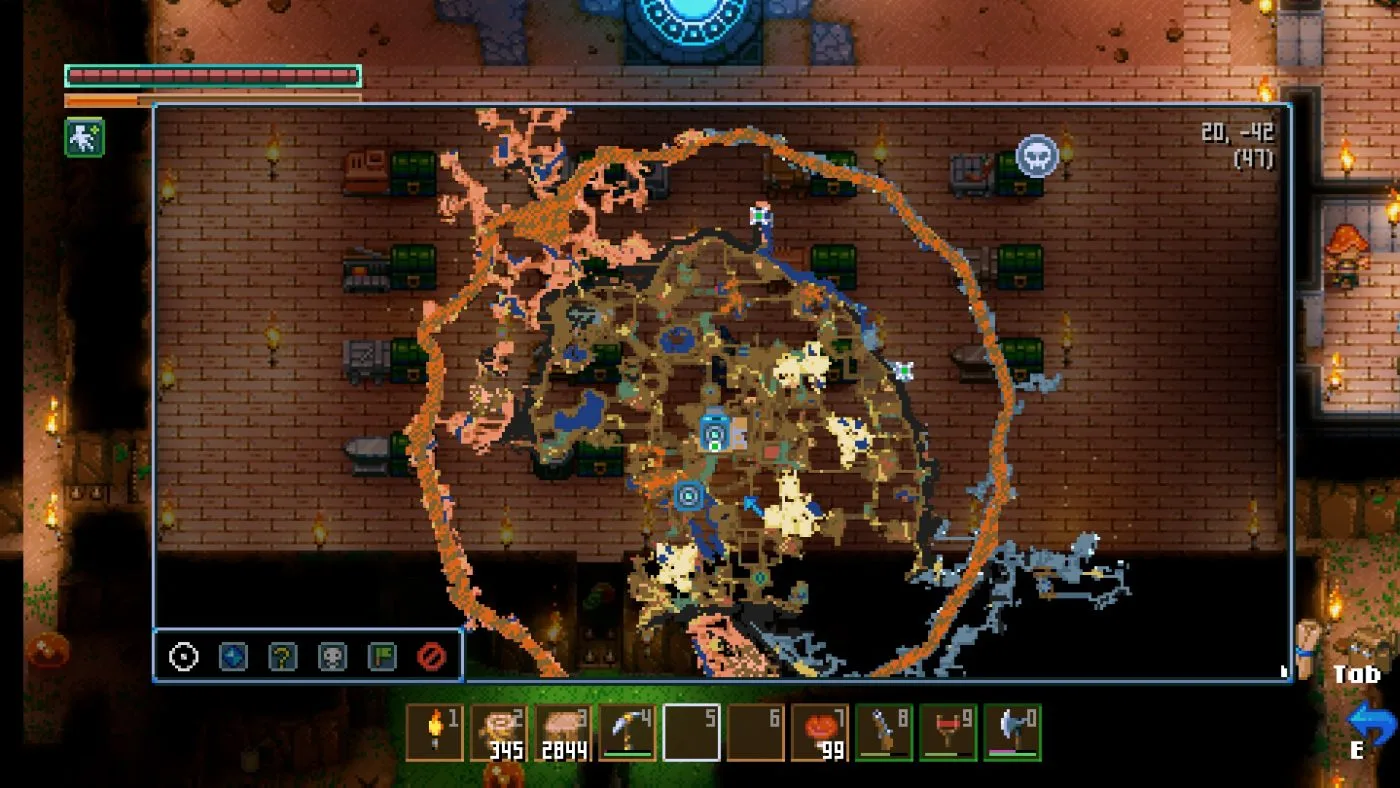Pick the skull map marker in toolbar
Image resolution: width=1400 pixels, height=788 pixels.
tap(332, 657)
